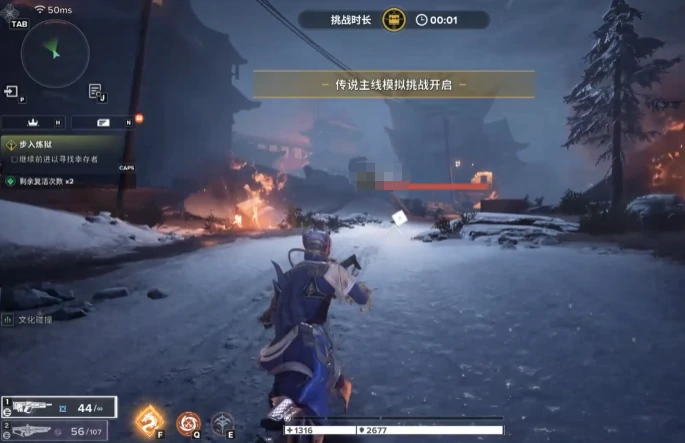Select the crown icon button
Screen dimensions: 685x443
click(31, 122)
